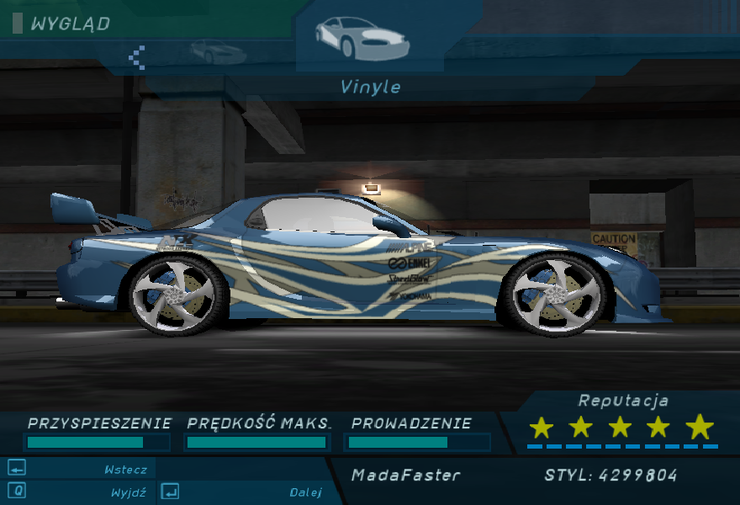Choose the faded previous-category car icon
740x505 pixels.
216,52
